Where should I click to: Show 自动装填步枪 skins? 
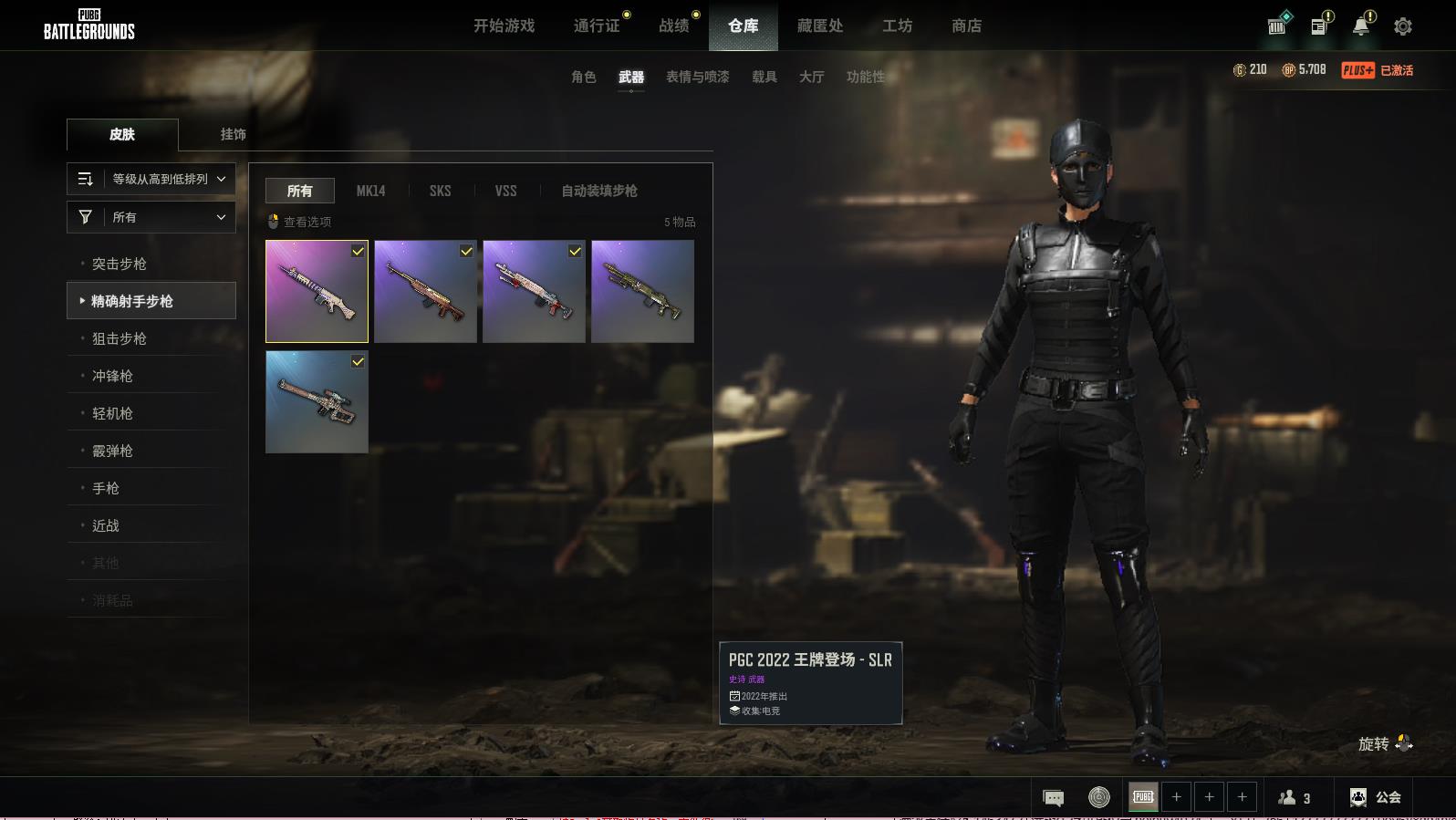(x=598, y=191)
